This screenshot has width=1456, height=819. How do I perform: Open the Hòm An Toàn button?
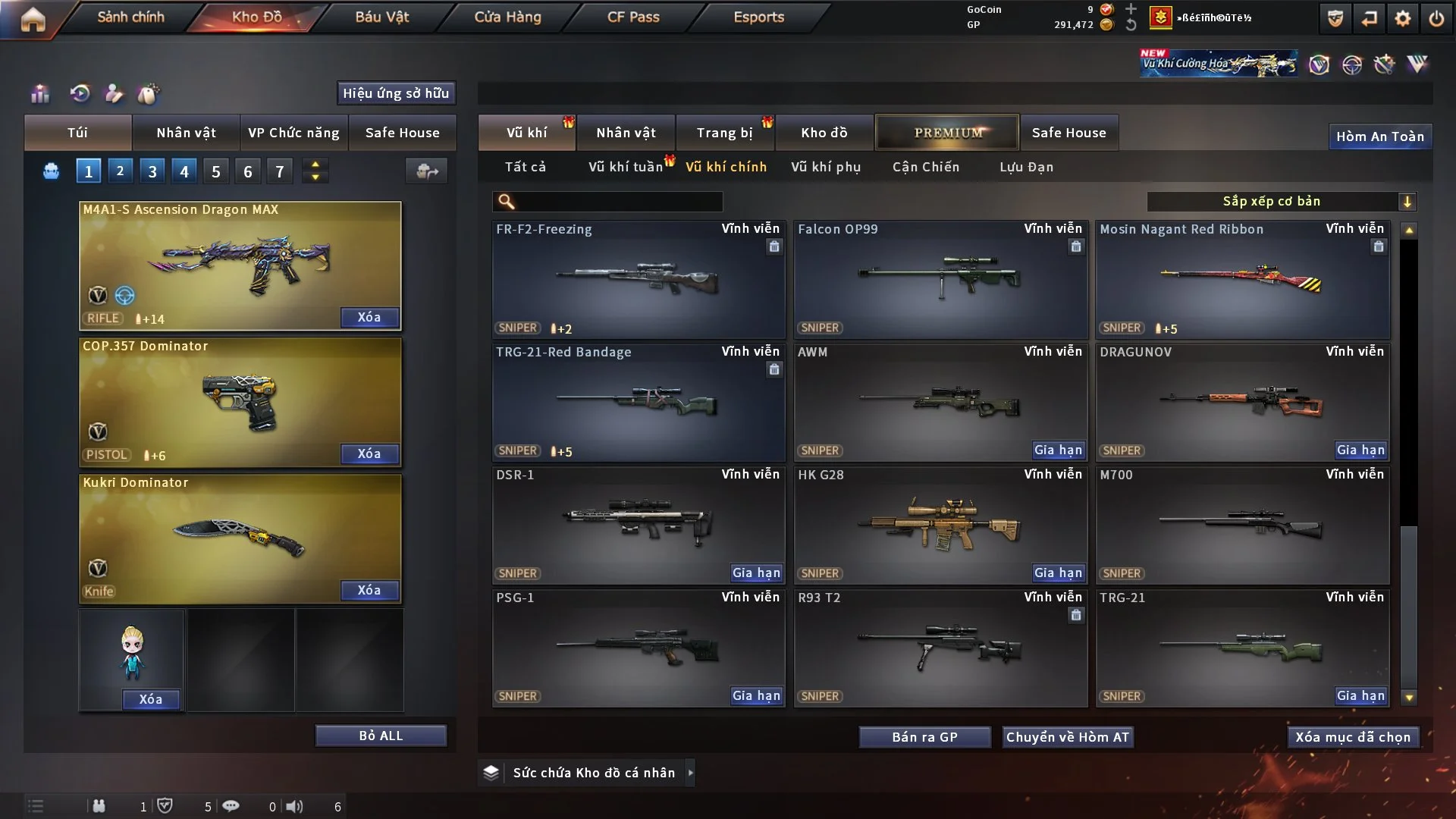tap(1380, 136)
